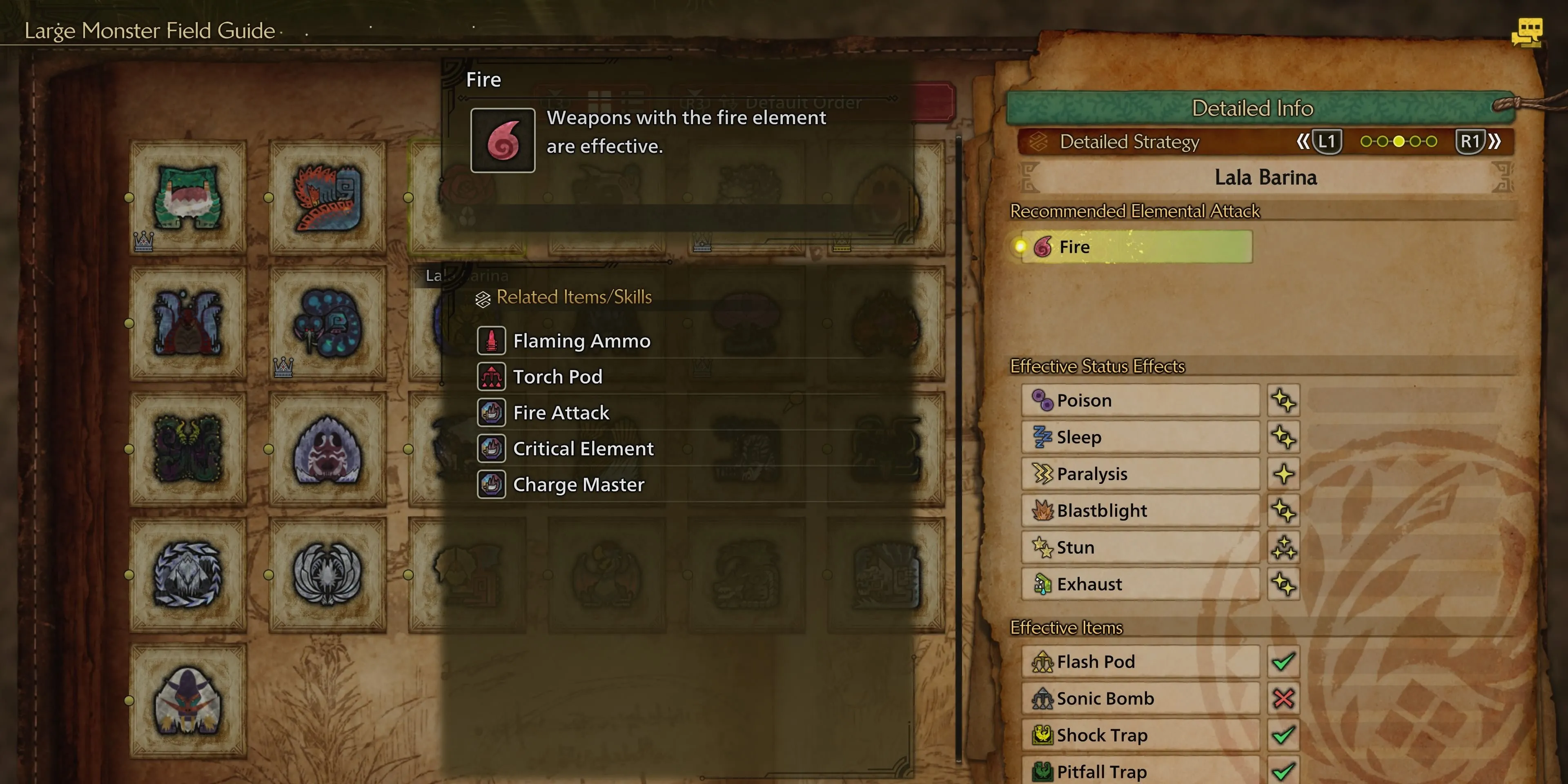Pick the Critical Element skill

pos(583,449)
